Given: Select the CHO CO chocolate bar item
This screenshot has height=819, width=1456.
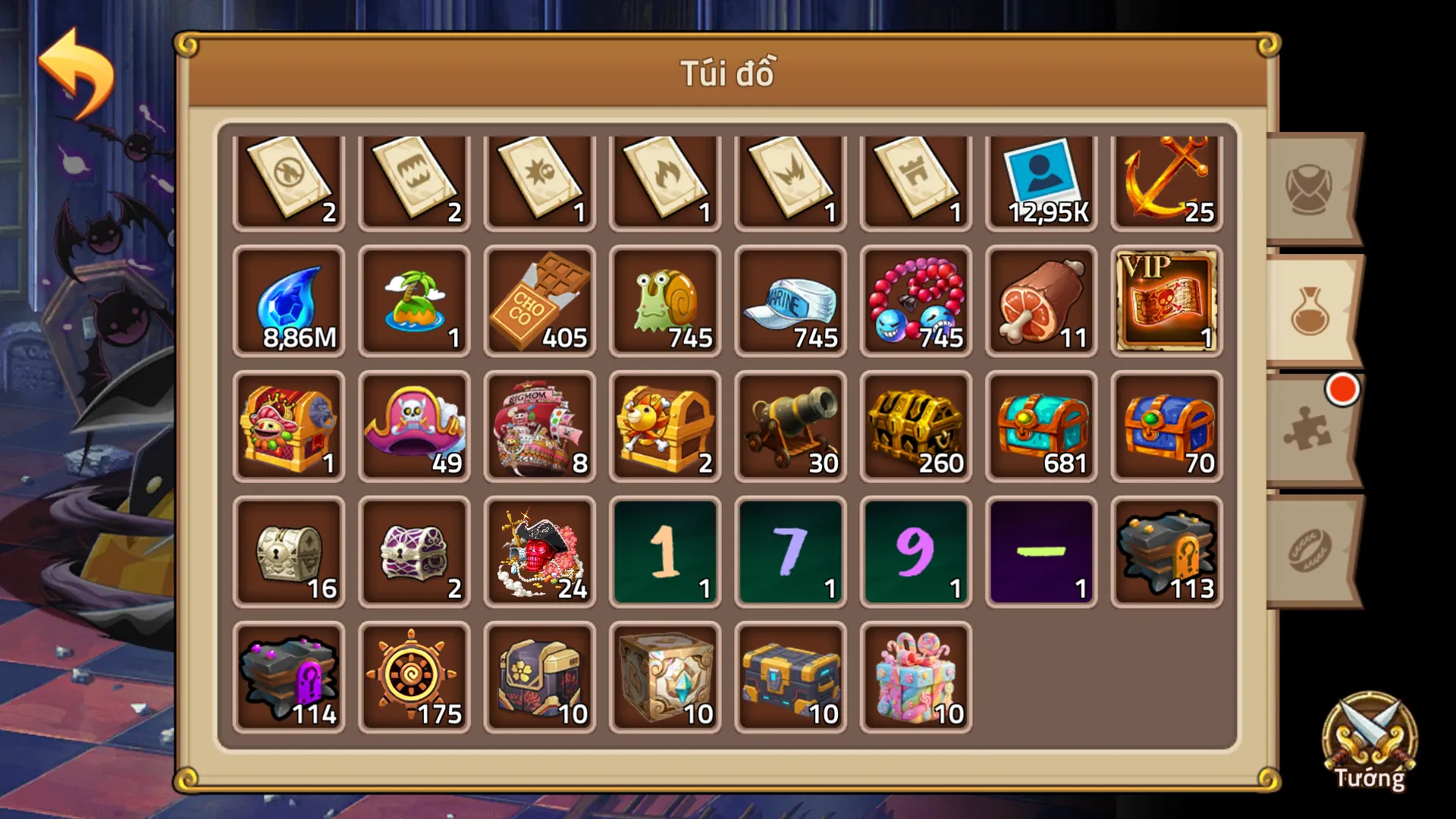Looking at the screenshot, I should point(539,302).
